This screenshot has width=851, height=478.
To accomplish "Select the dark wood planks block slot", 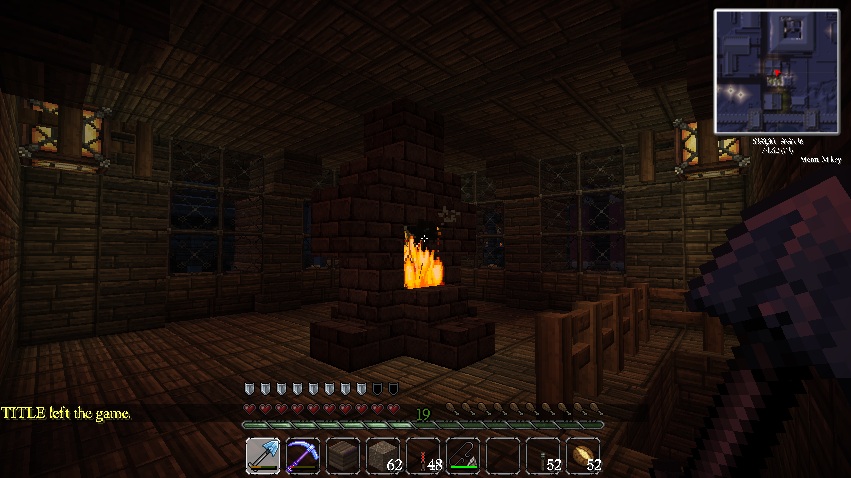I will point(343,455).
